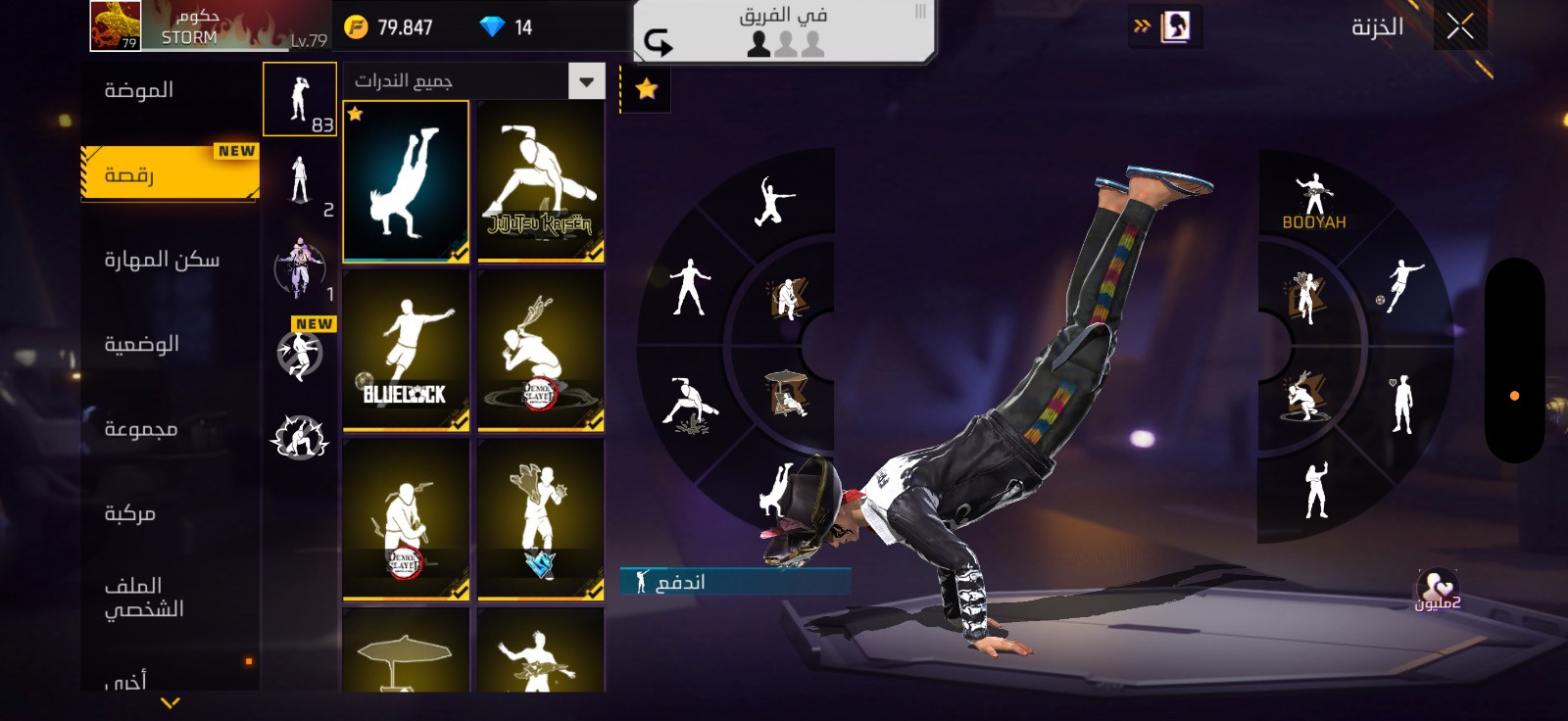The height and width of the screenshot is (721, 1568).
Task: Toggle the favorites star filter
Action: coord(646,90)
